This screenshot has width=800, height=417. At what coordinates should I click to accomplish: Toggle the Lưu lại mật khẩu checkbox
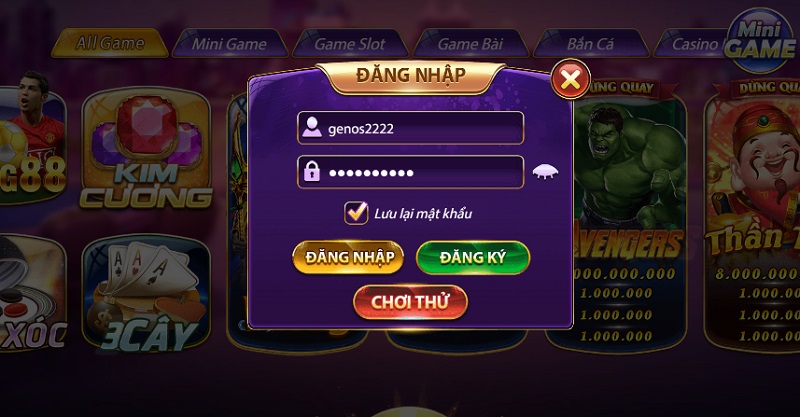click(x=354, y=212)
